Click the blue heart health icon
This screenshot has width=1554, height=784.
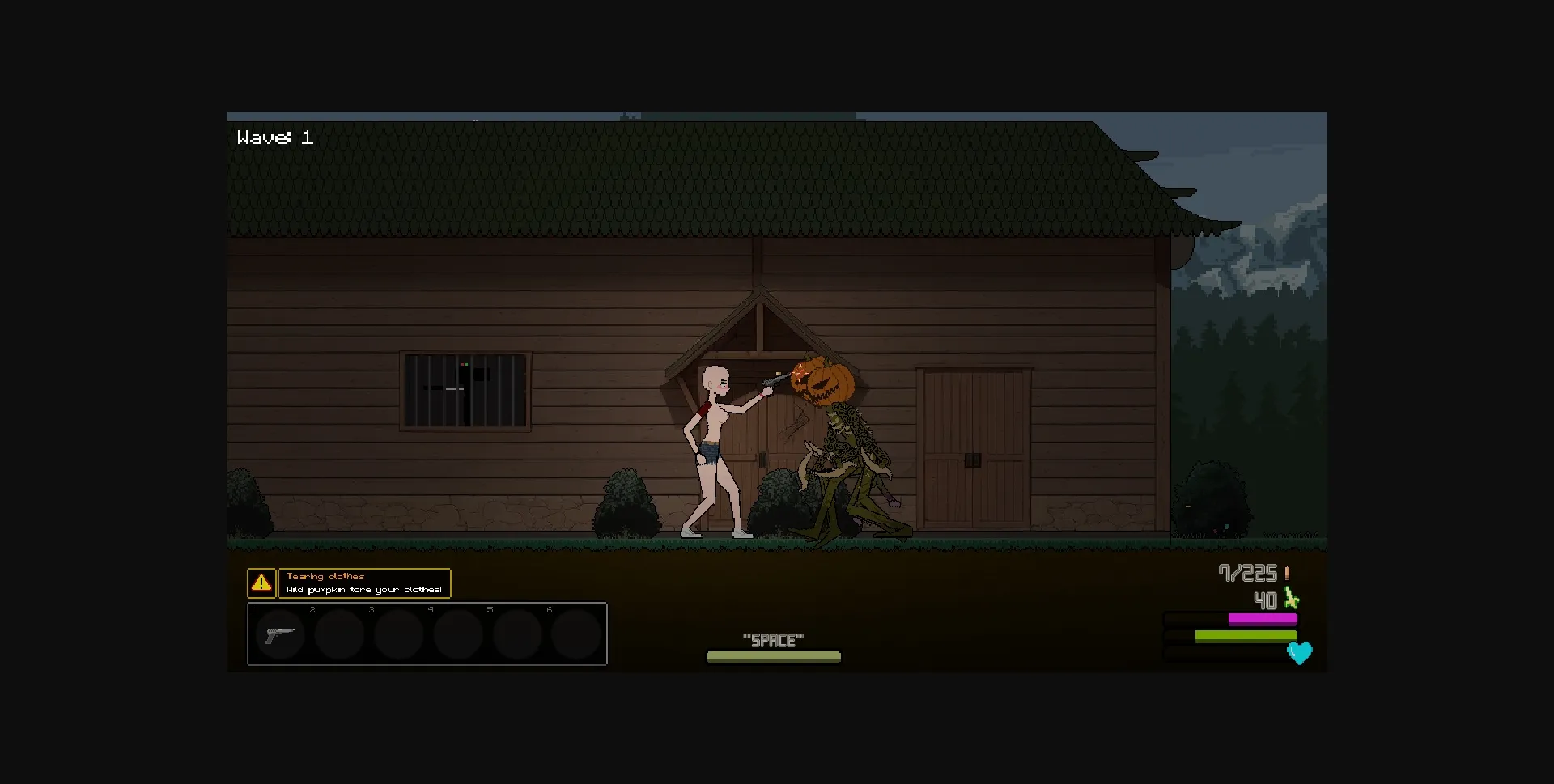point(1301,654)
